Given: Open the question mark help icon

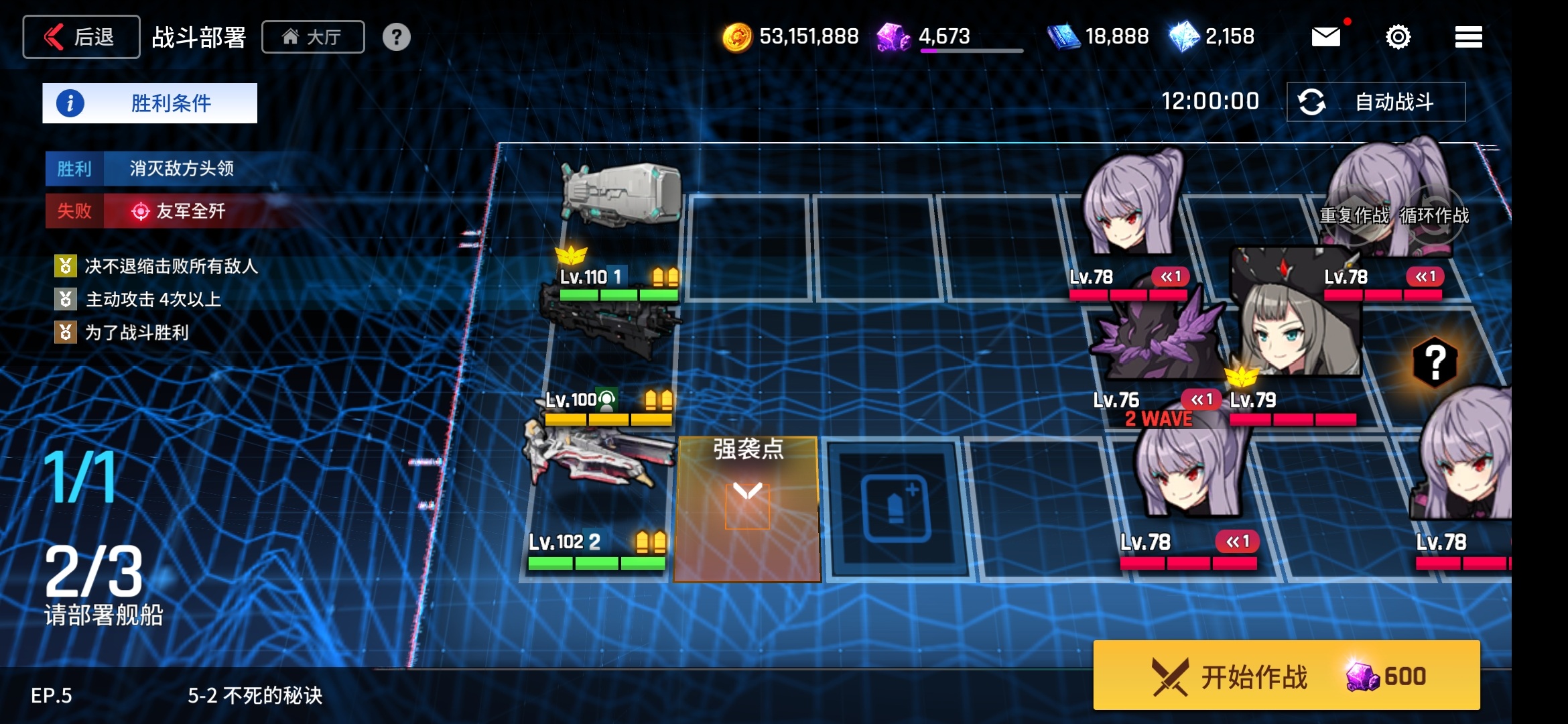Looking at the screenshot, I should point(396,37).
